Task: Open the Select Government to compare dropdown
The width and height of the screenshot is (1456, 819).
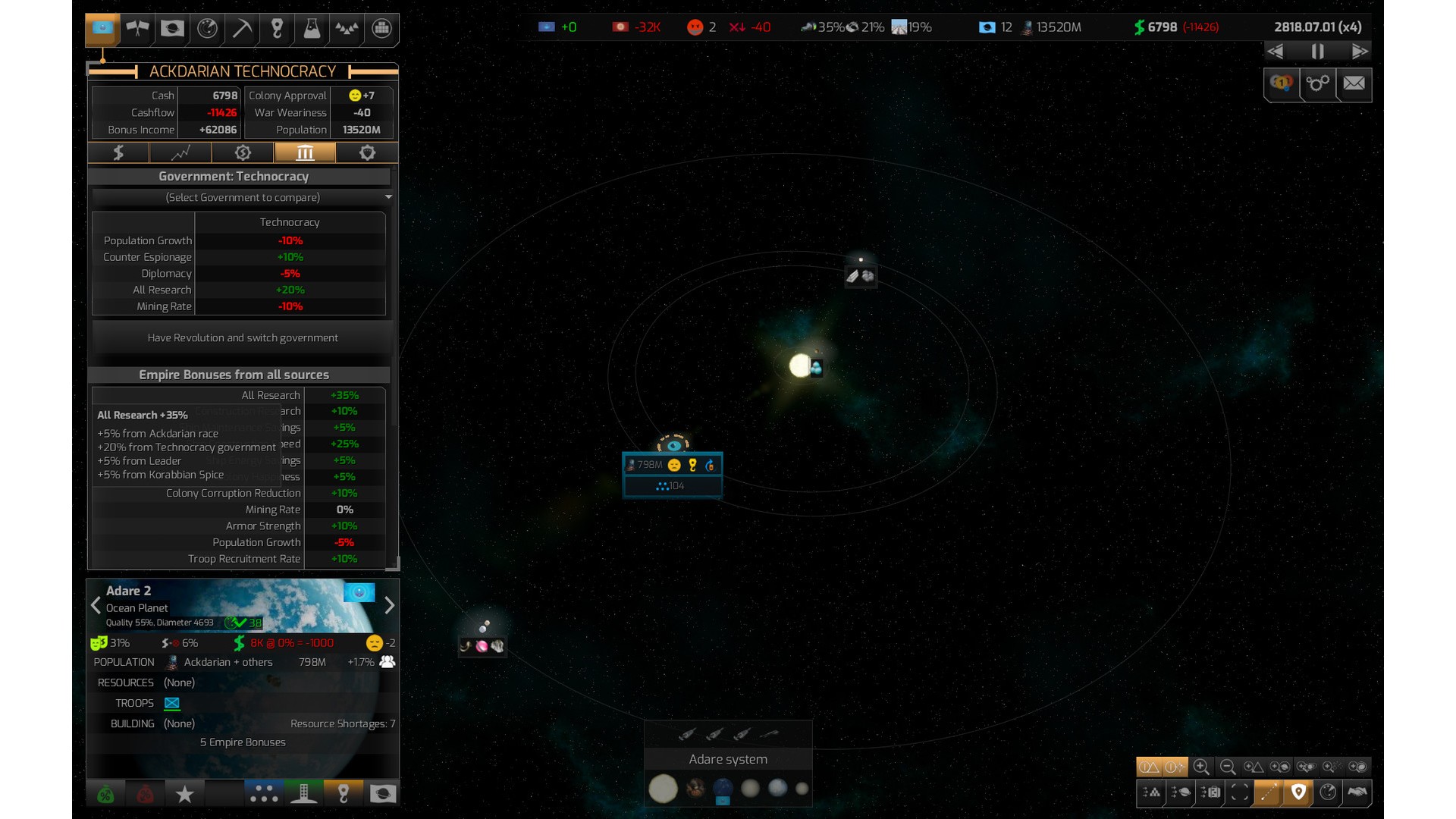Action: pos(243,197)
